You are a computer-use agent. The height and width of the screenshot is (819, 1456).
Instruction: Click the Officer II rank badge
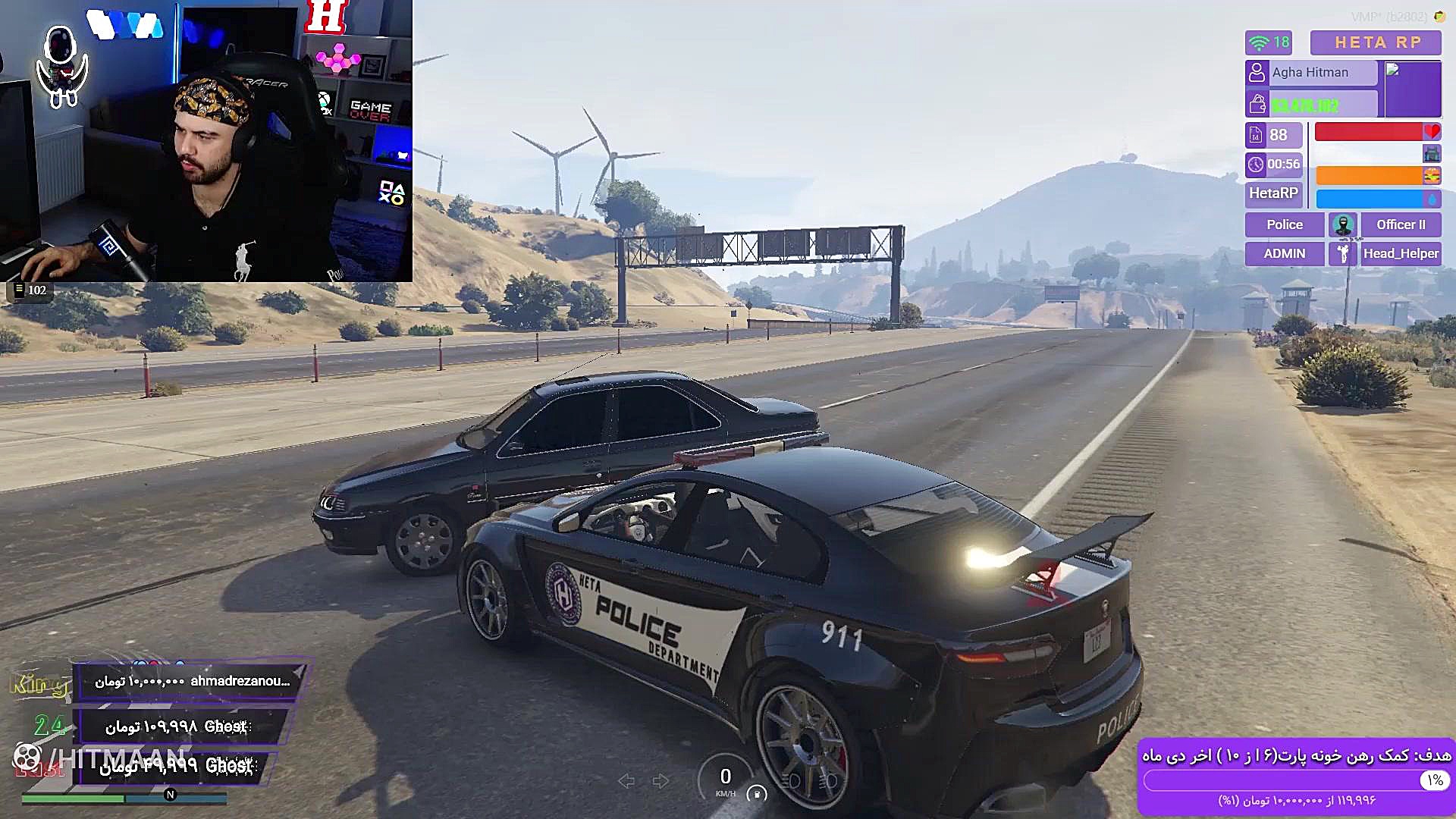(1400, 224)
